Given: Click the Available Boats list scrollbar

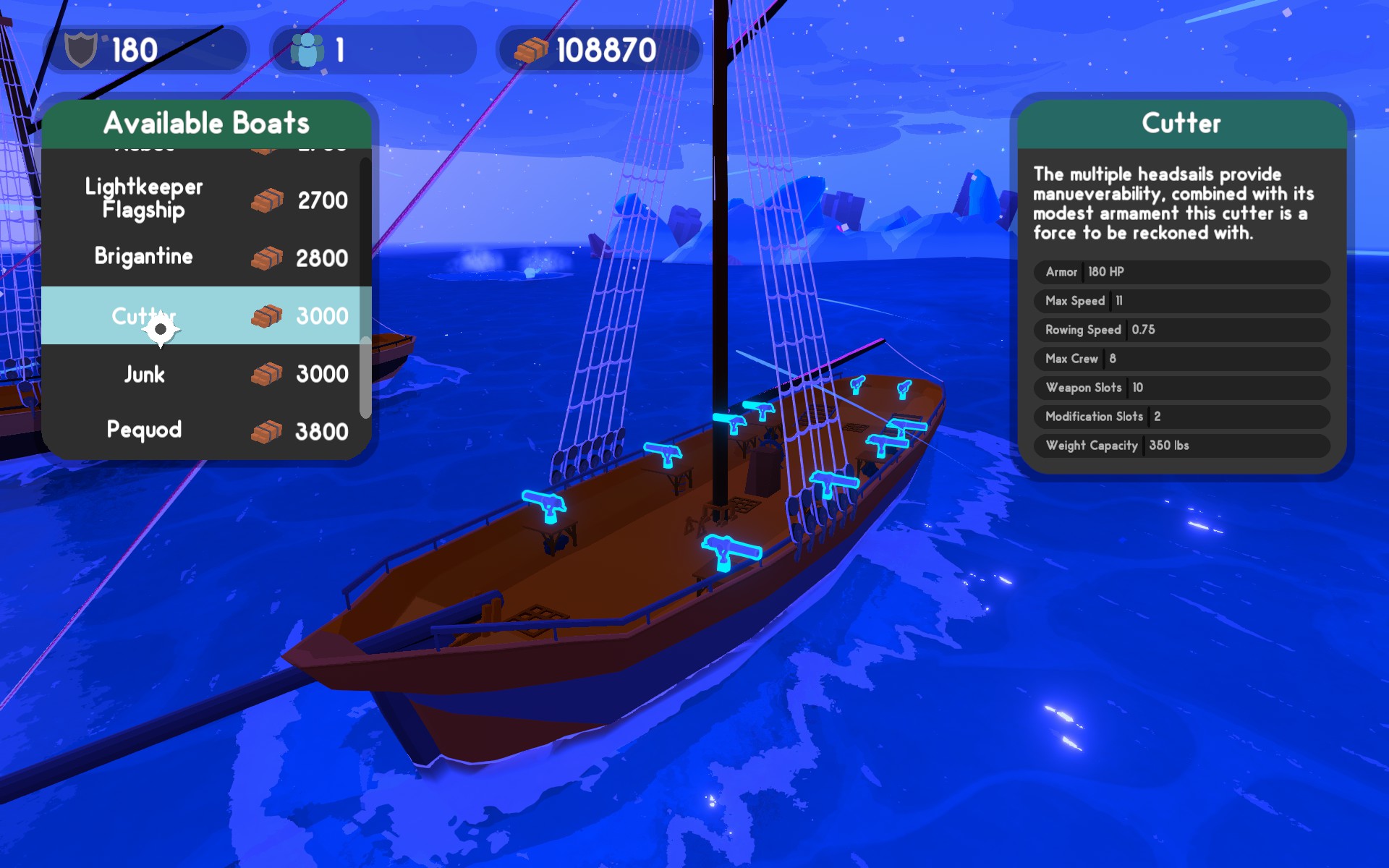Looking at the screenshot, I should pos(365,376).
